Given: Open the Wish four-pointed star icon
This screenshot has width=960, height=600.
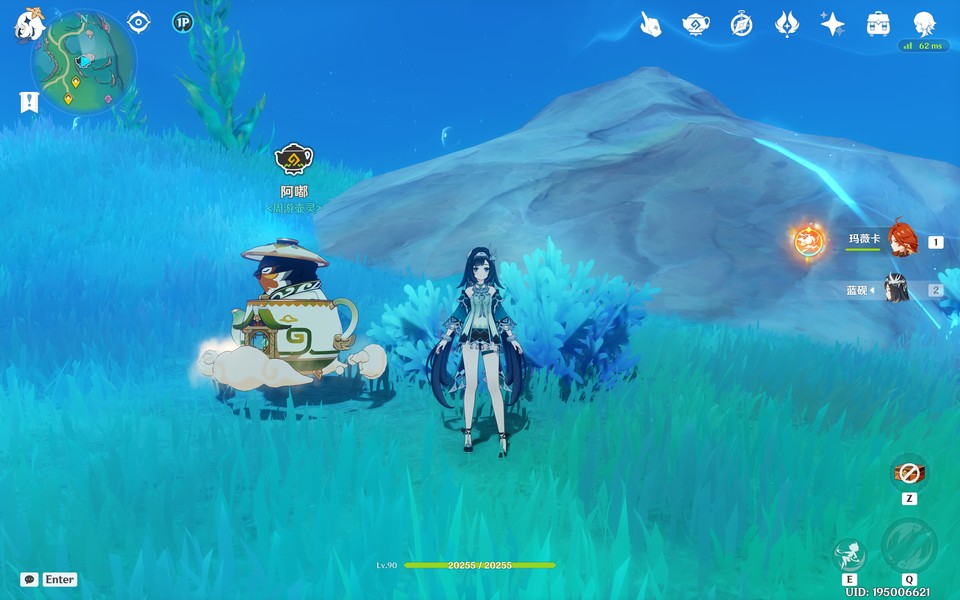Looking at the screenshot, I should pyautogui.click(x=832, y=25).
